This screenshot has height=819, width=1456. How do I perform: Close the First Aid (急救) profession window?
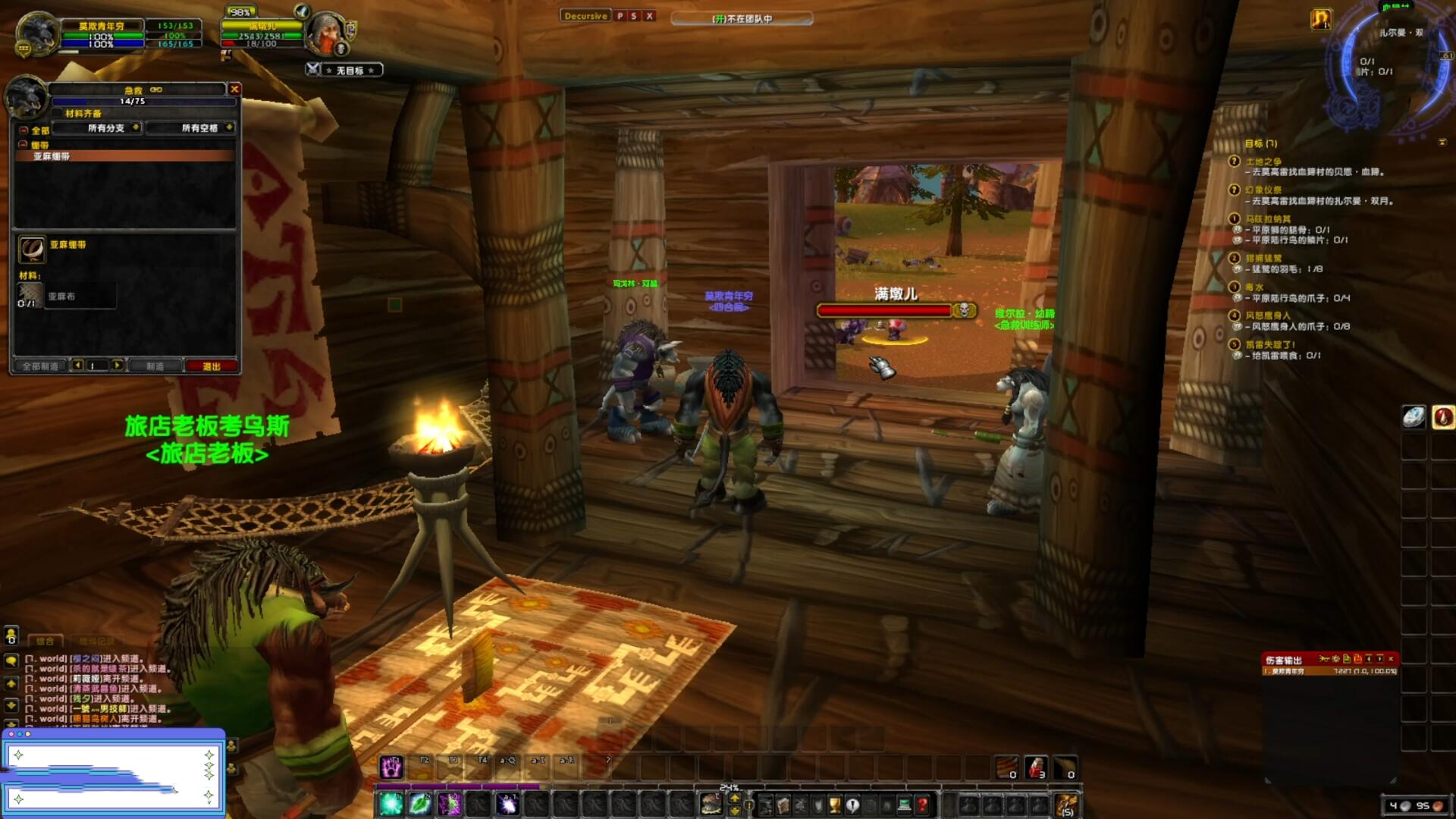(234, 89)
